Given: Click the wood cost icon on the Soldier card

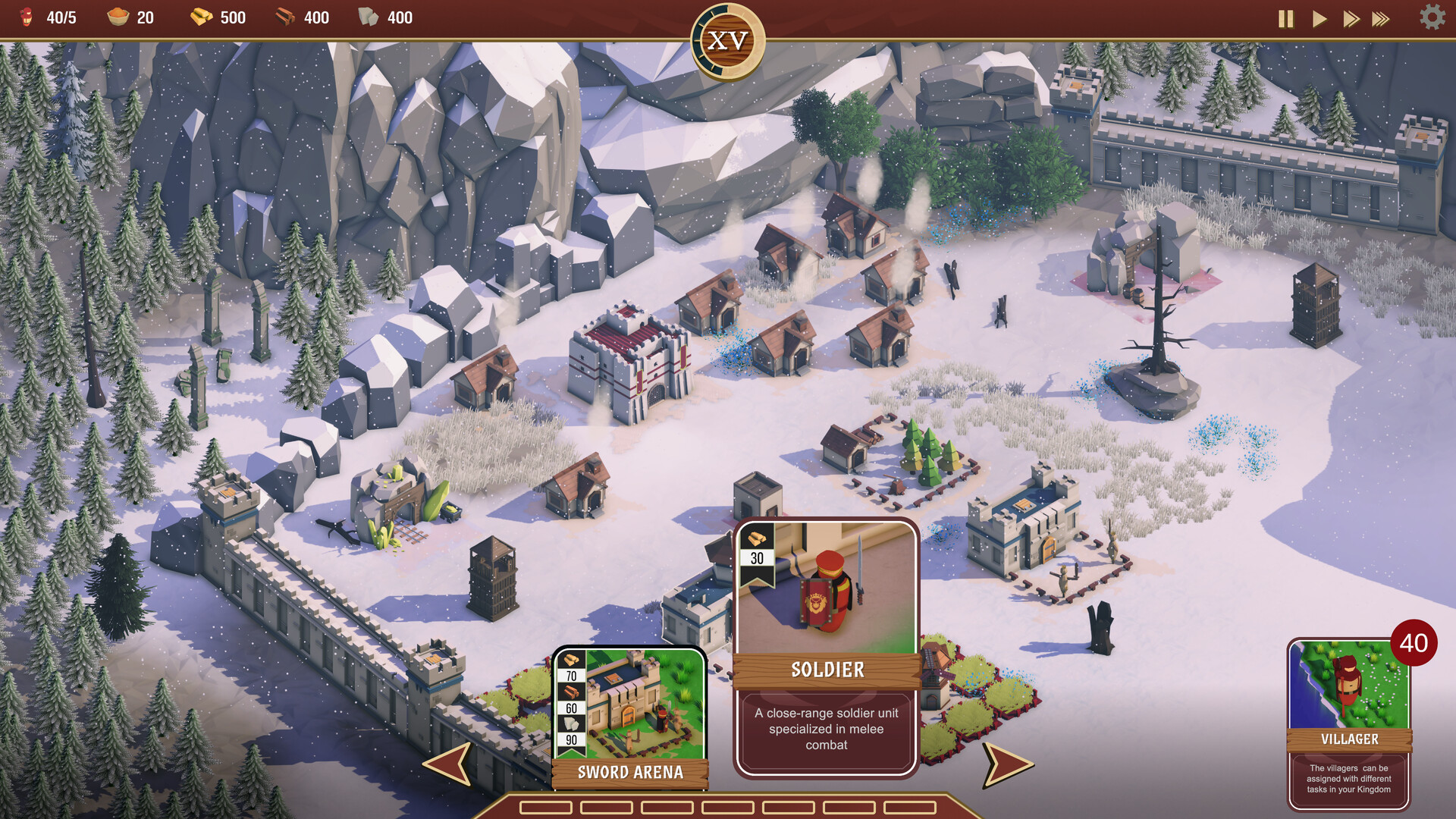Looking at the screenshot, I should click(755, 538).
